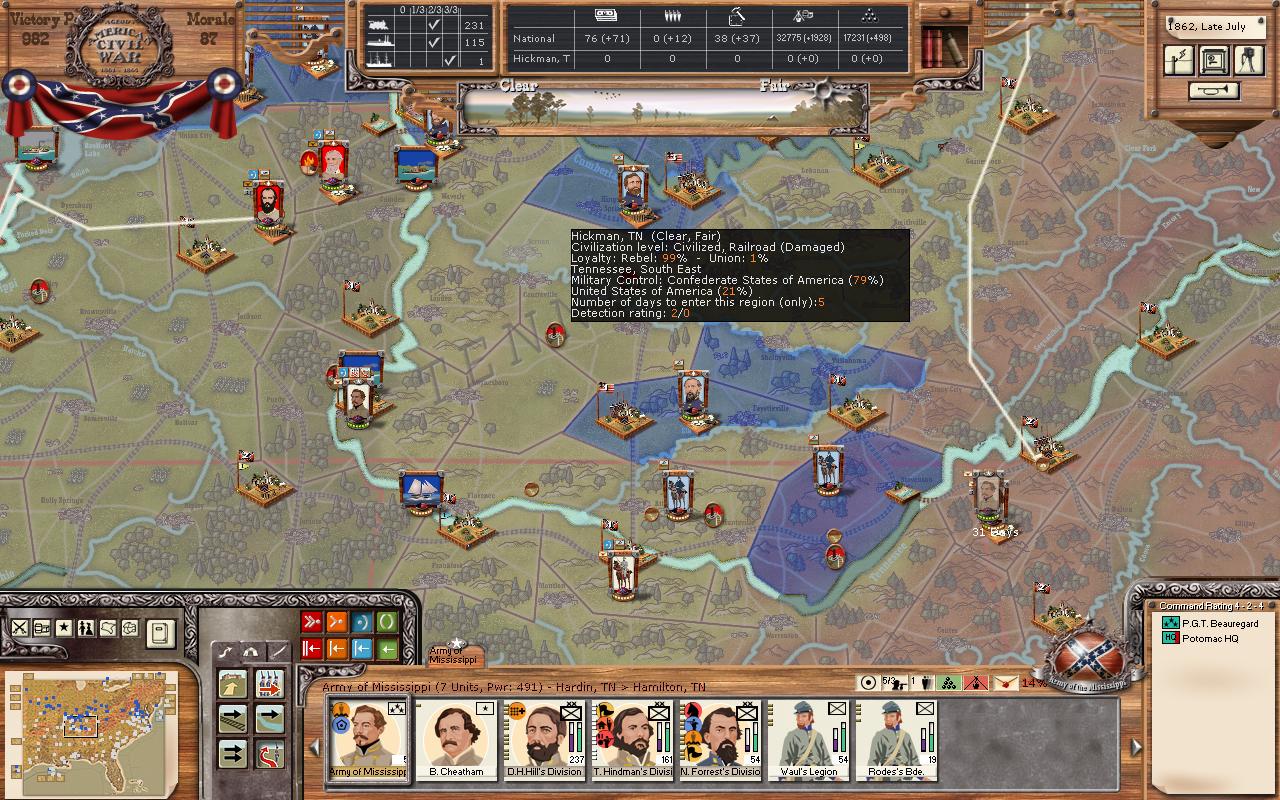The height and width of the screenshot is (800, 1280).
Task: Set the red assault posture button
Action: coord(311,622)
